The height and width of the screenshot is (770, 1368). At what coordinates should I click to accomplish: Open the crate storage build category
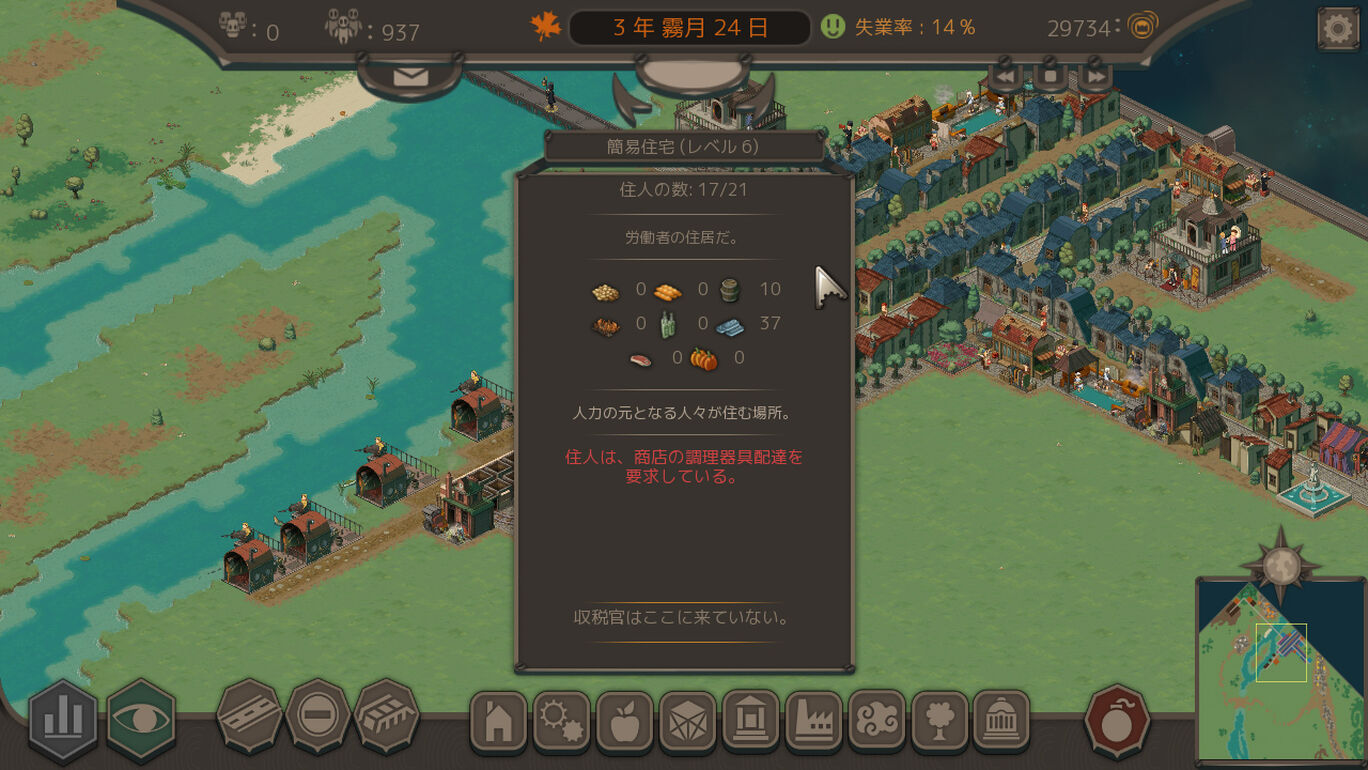(x=687, y=722)
